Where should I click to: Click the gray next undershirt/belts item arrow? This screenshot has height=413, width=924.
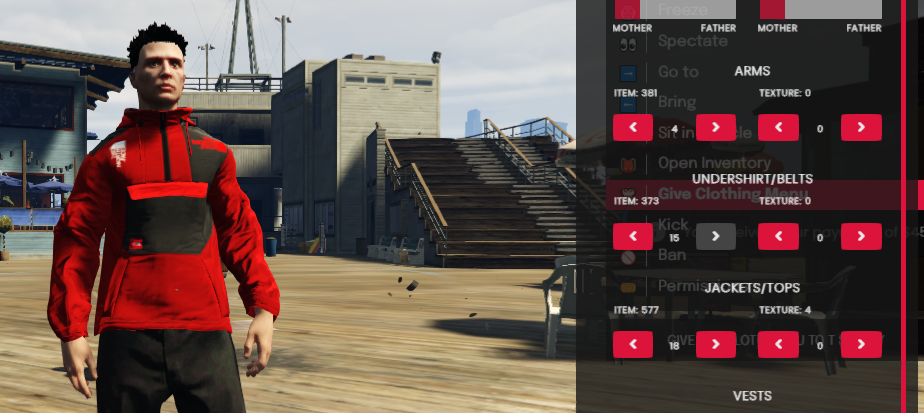(716, 236)
